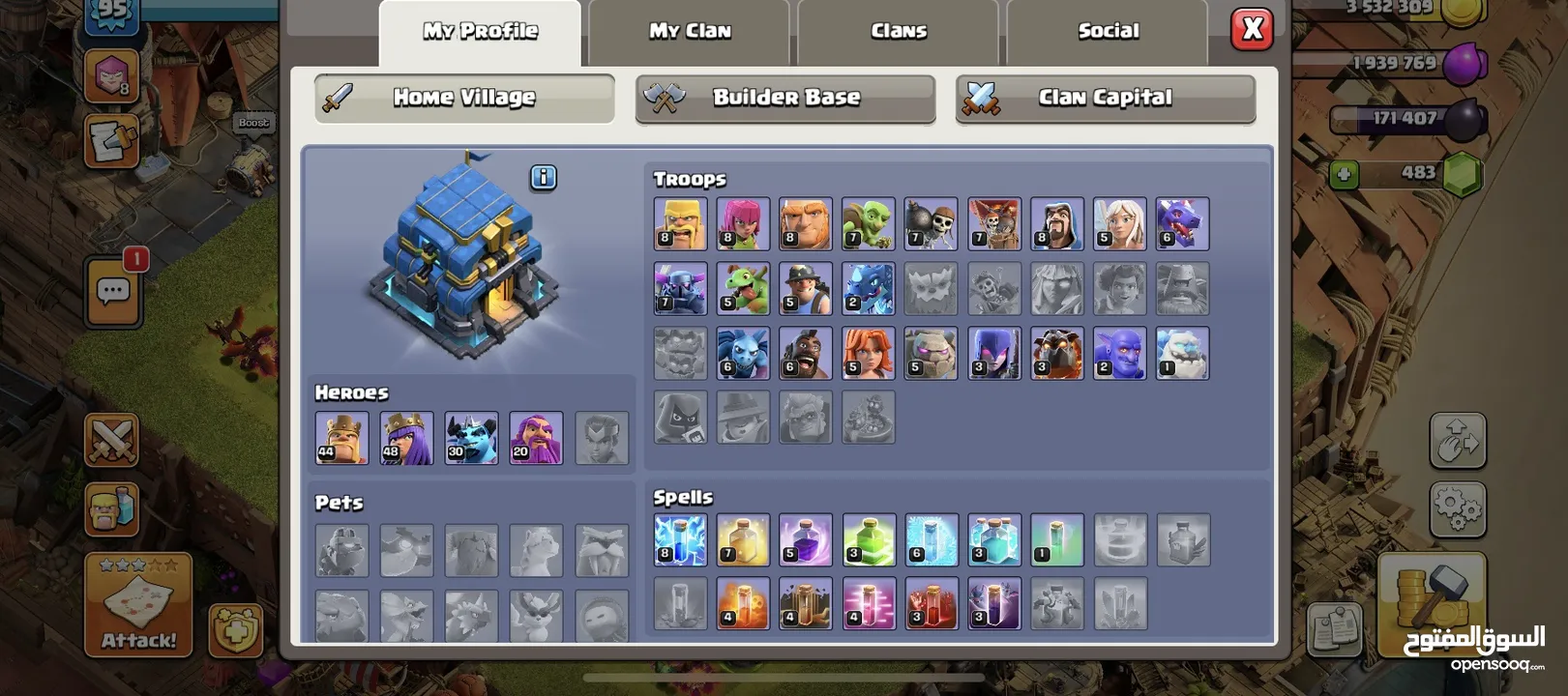Click the Barbarian troop icon
The width and height of the screenshot is (1568, 696).
(680, 223)
